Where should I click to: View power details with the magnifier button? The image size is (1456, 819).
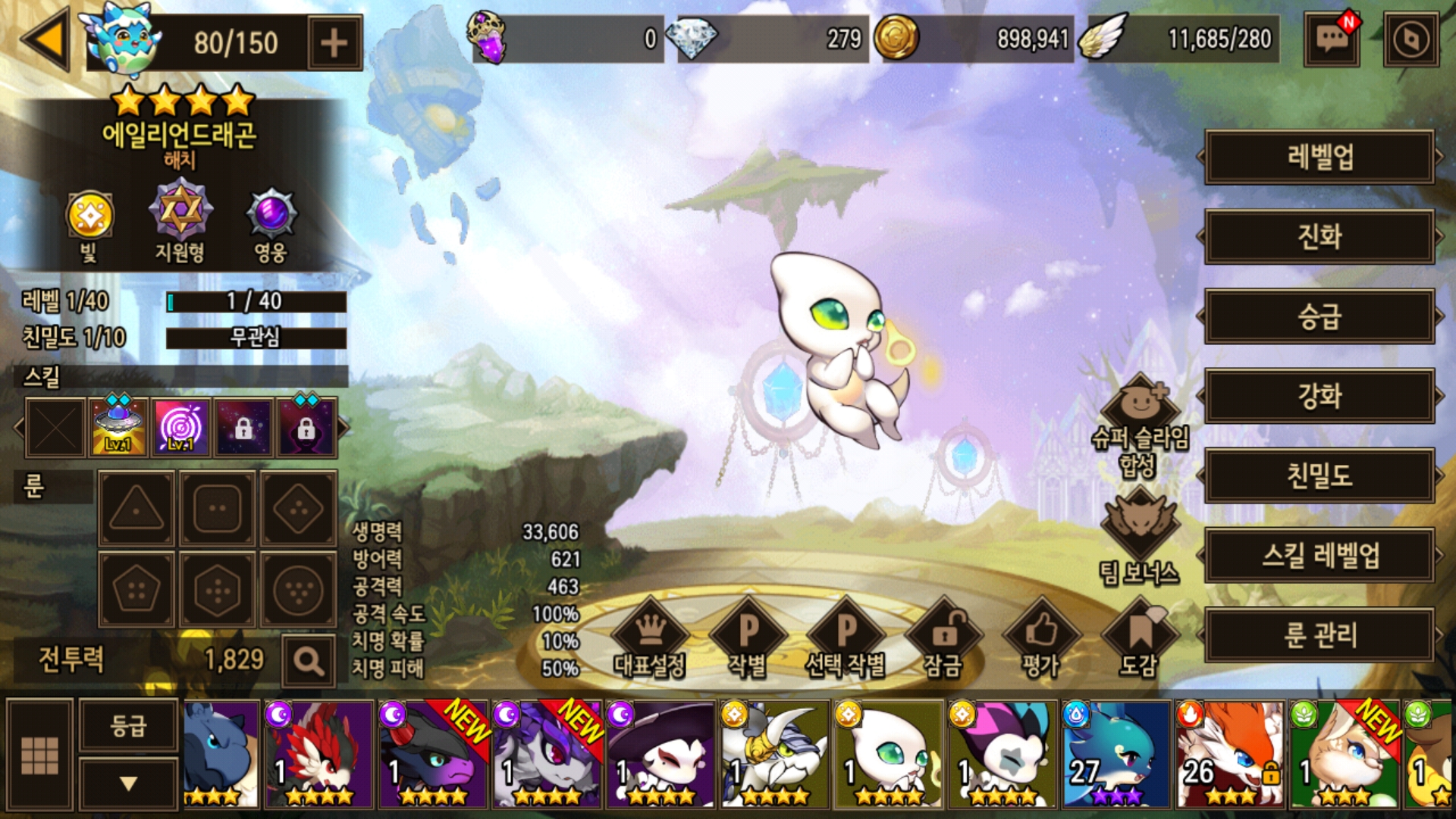[309, 661]
